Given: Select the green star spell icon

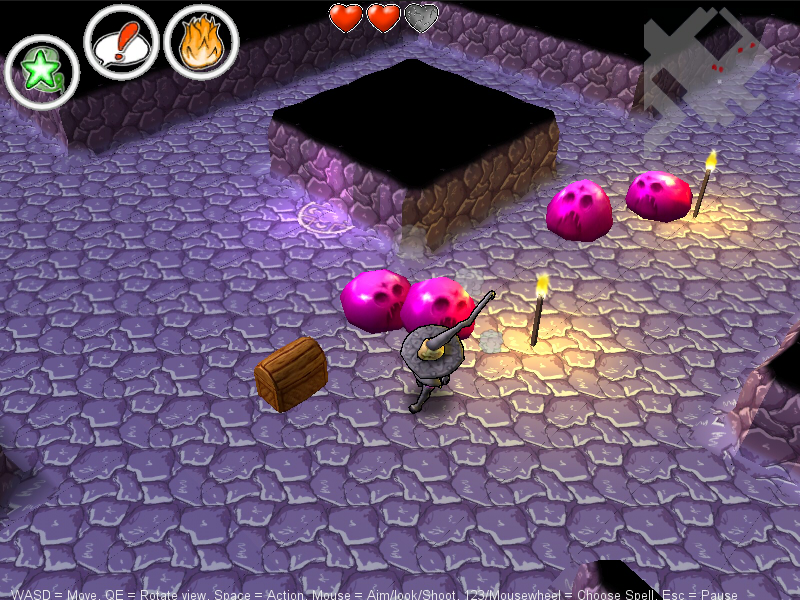Looking at the screenshot, I should click(x=42, y=72).
